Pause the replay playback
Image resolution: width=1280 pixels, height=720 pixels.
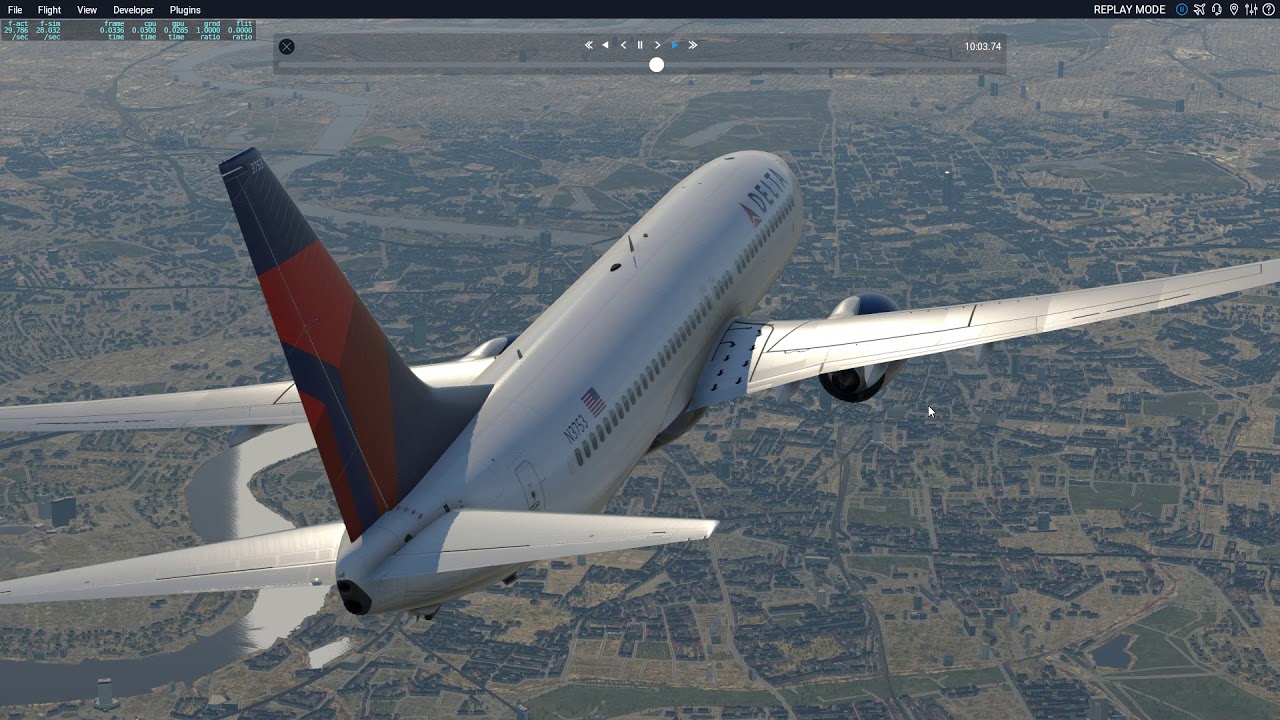click(640, 45)
